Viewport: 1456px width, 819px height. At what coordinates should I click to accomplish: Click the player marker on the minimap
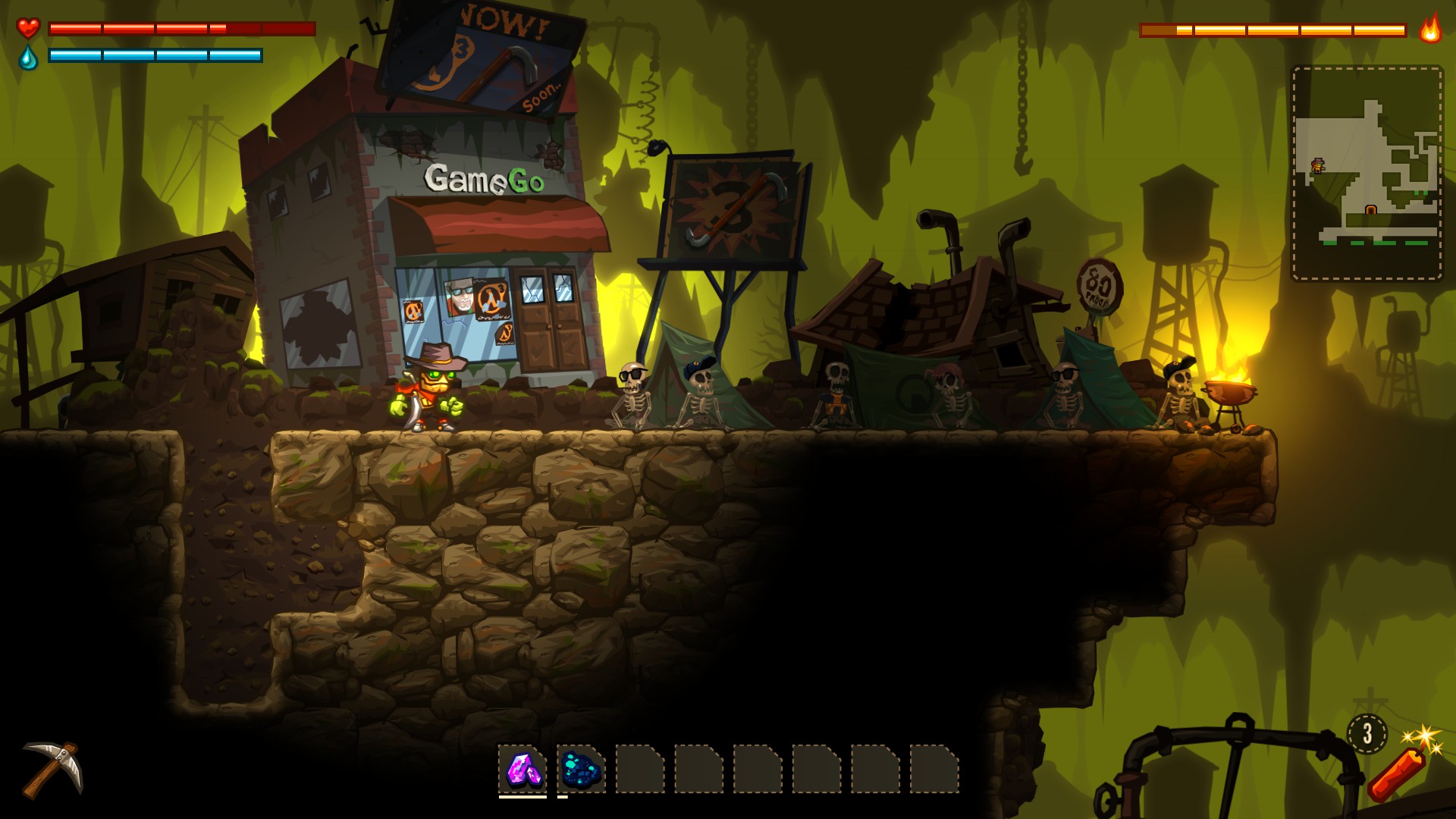pyautogui.click(x=1318, y=165)
